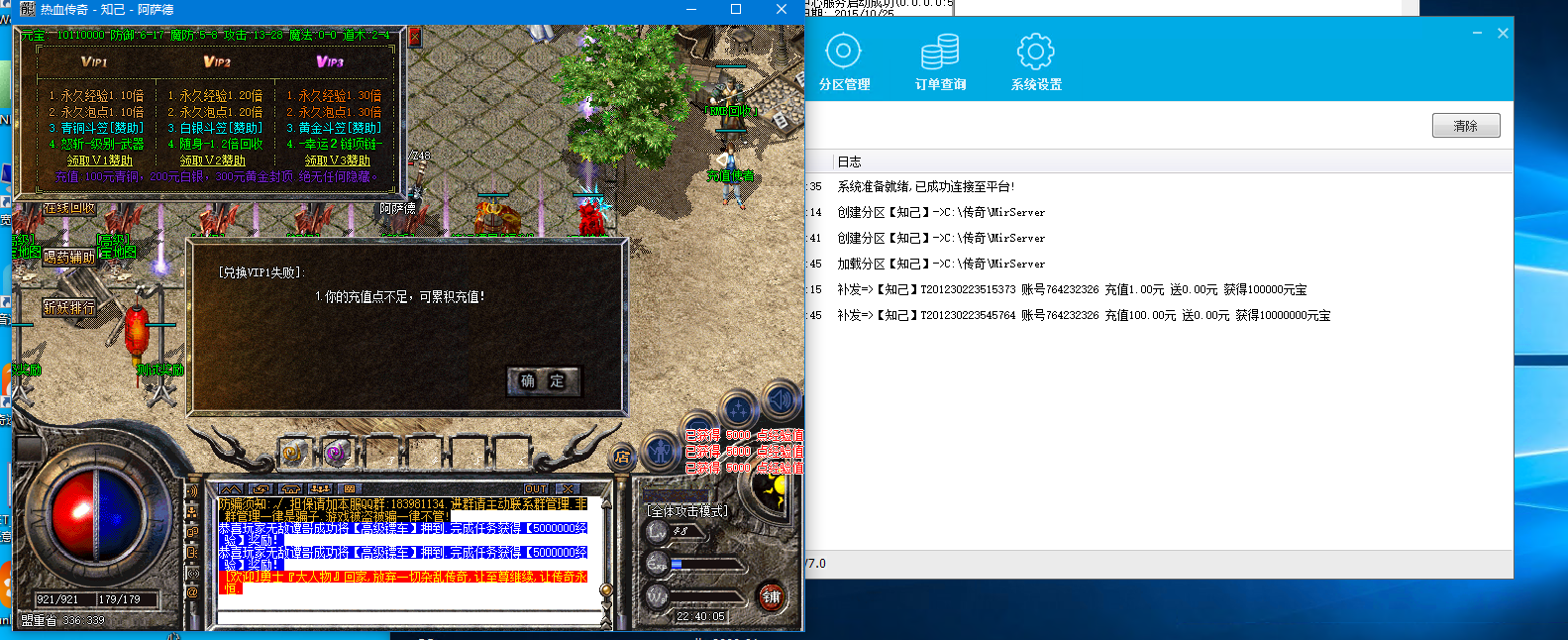Image resolution: width=1568 pixels, height=640 pixels.
Task: Claim the V3 sponsorship link
Action: pos(337,160)
